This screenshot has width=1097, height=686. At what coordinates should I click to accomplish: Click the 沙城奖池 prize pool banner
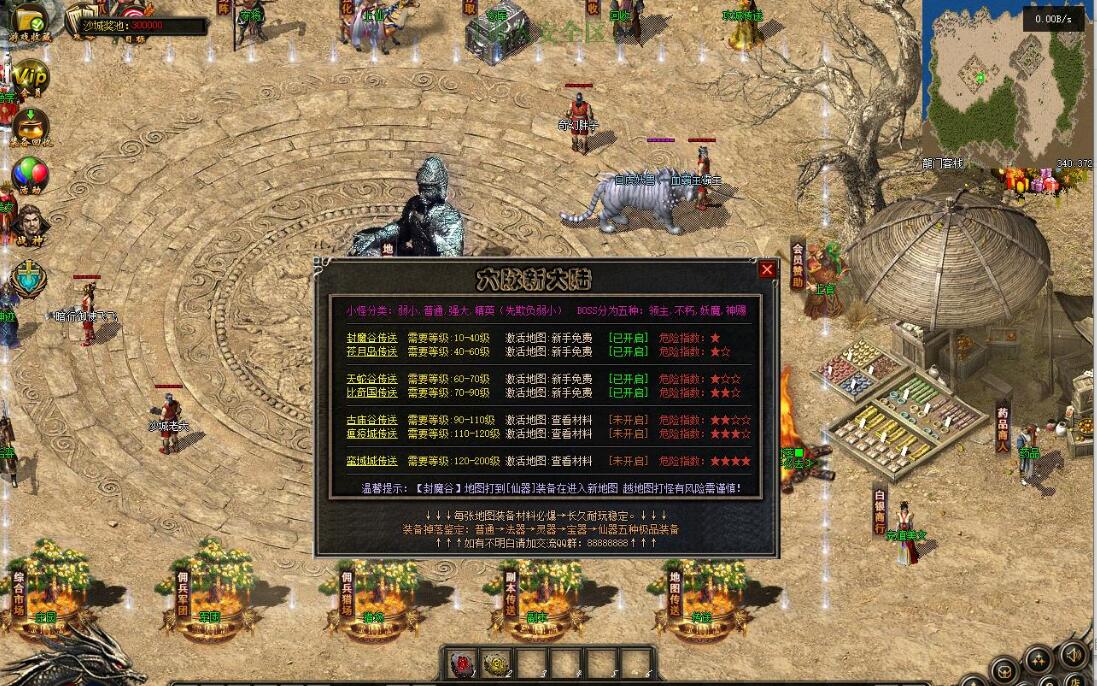pyautogui.click(x=140, y=24)
